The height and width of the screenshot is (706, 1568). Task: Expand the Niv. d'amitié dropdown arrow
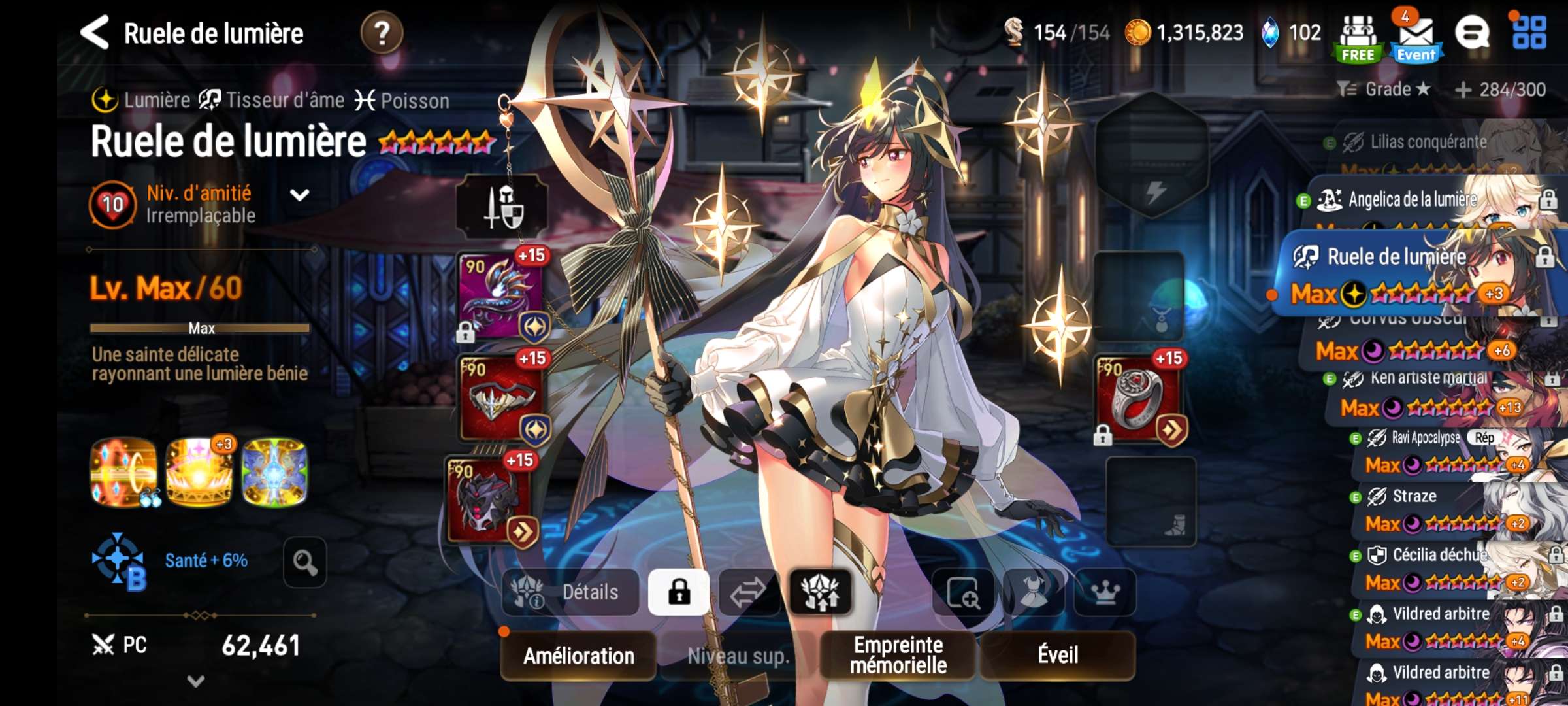[x=299, y=195]
